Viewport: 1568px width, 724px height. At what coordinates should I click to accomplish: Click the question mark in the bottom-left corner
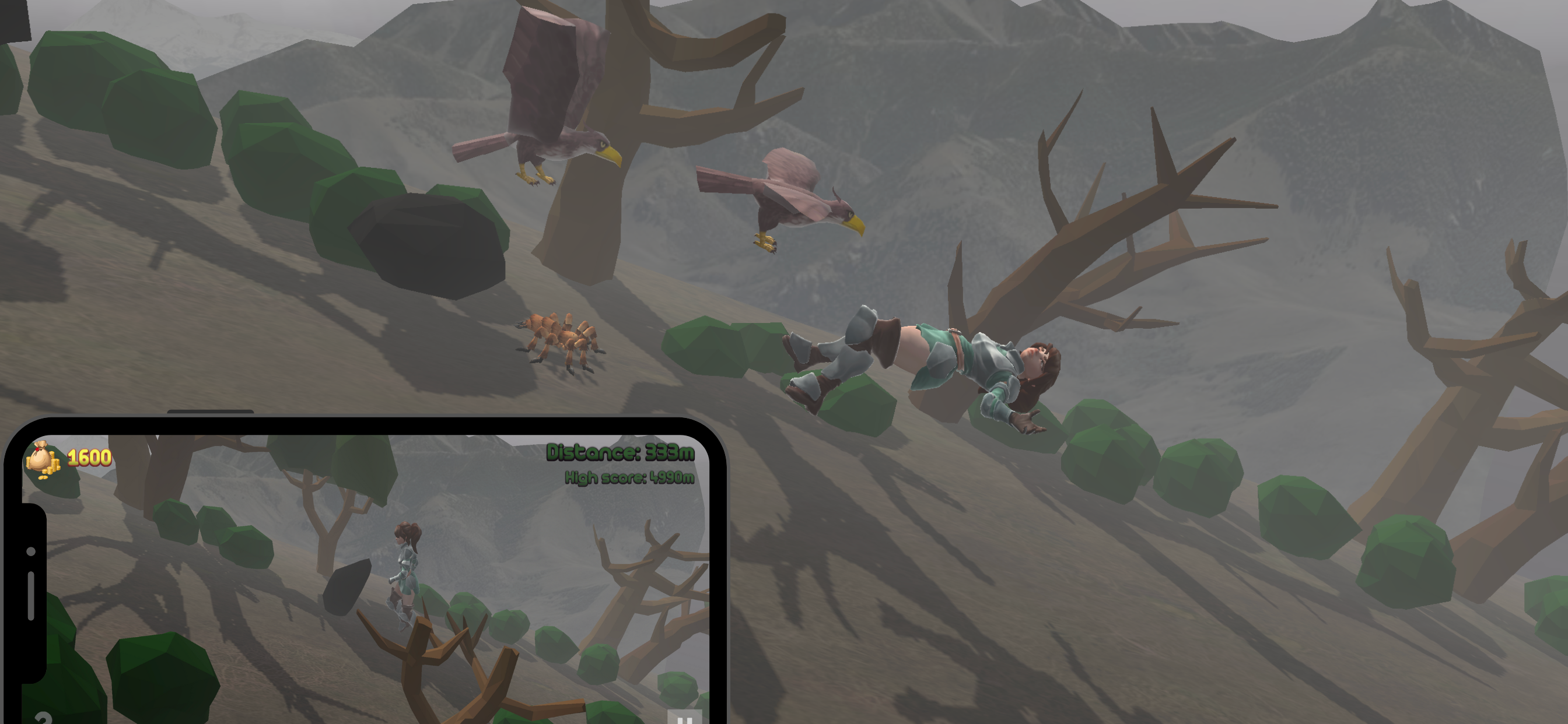[x=44, y=719]
